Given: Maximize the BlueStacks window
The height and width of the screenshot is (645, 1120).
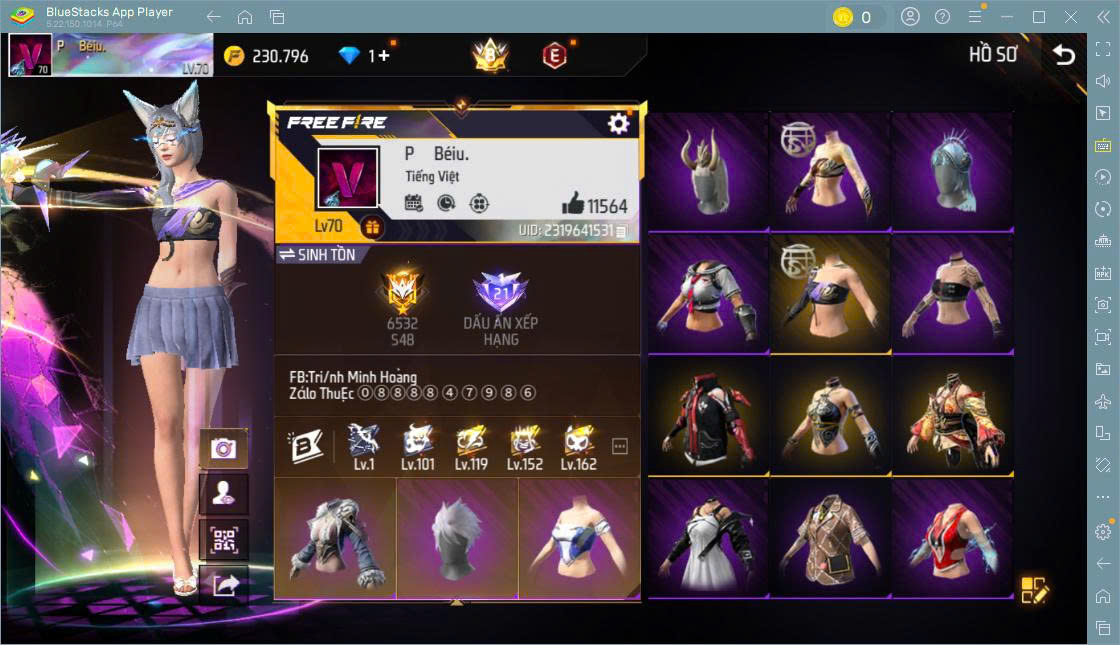Looking at the screenshot, I should (1039, 17).
